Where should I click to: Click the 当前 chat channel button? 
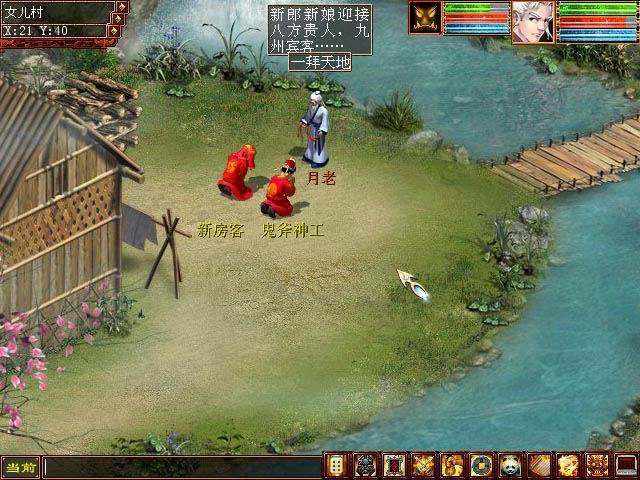click(20, 467)
